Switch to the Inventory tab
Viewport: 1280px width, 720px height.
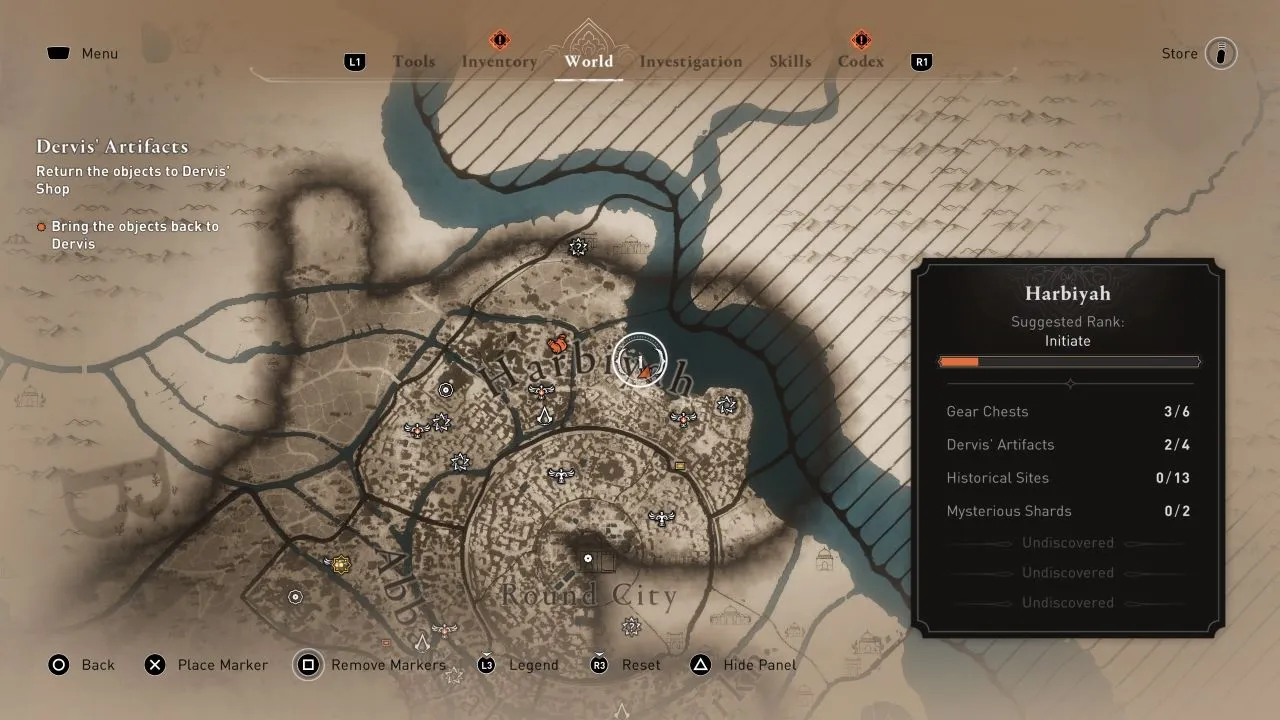click(x=499, y=61)
